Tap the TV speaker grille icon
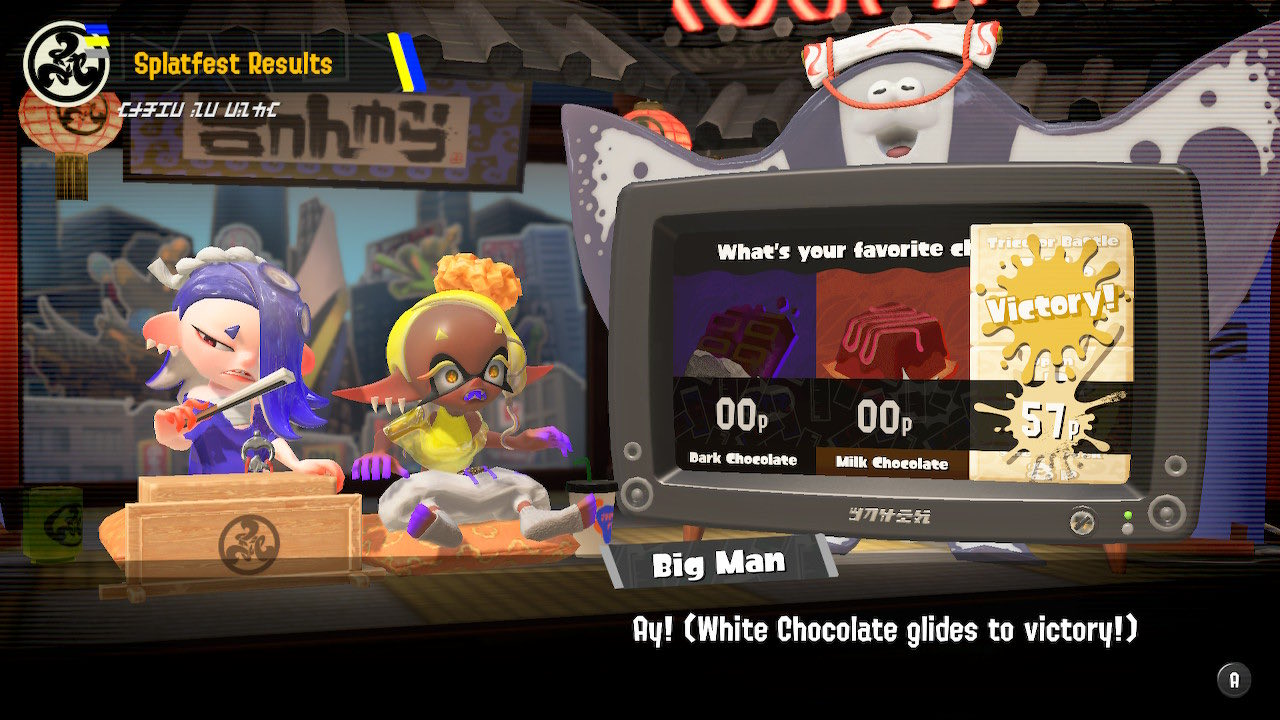 pos(636,494)
